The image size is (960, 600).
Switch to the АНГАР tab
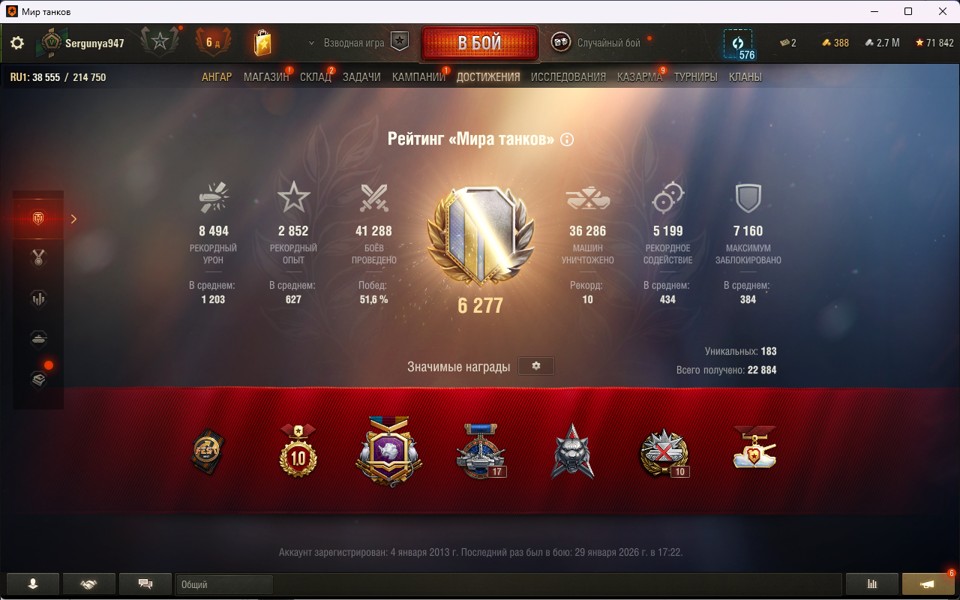pyautogui.click(x=216, y=77)
